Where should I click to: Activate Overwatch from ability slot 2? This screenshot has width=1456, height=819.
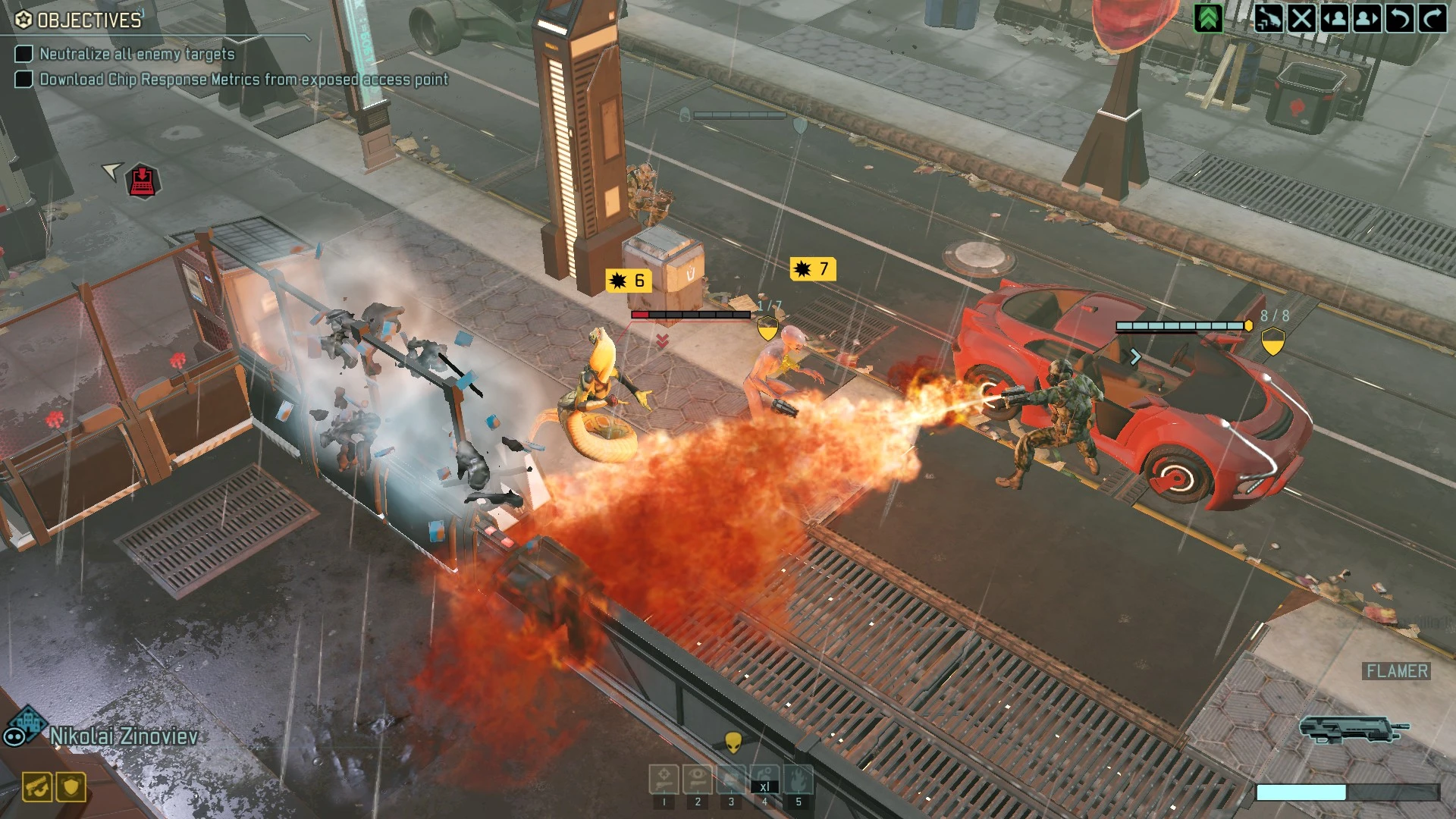click(x=698, y=780)
